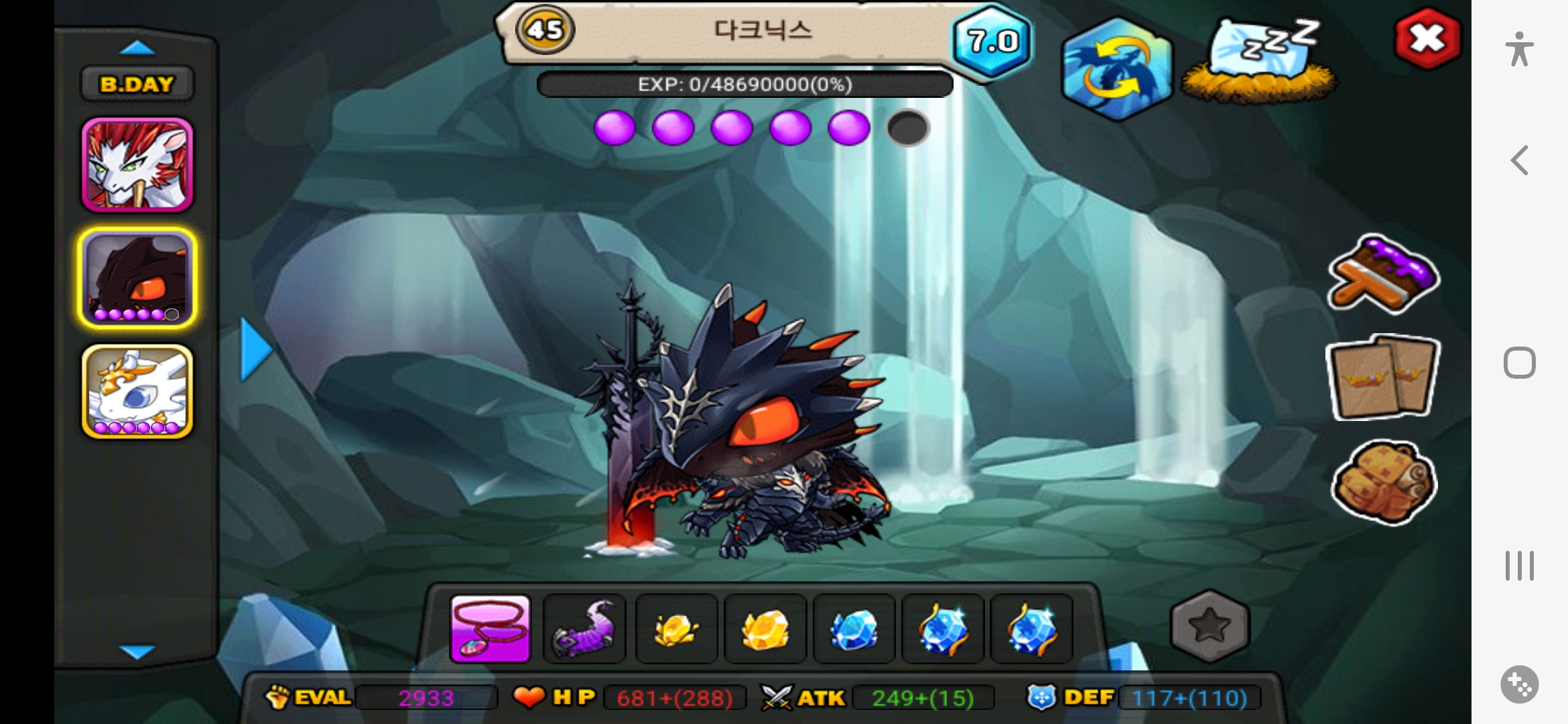Tap the Android back navigation arrow
1568x724 pixels.
pyautogui.click(x=1520, y=161)
